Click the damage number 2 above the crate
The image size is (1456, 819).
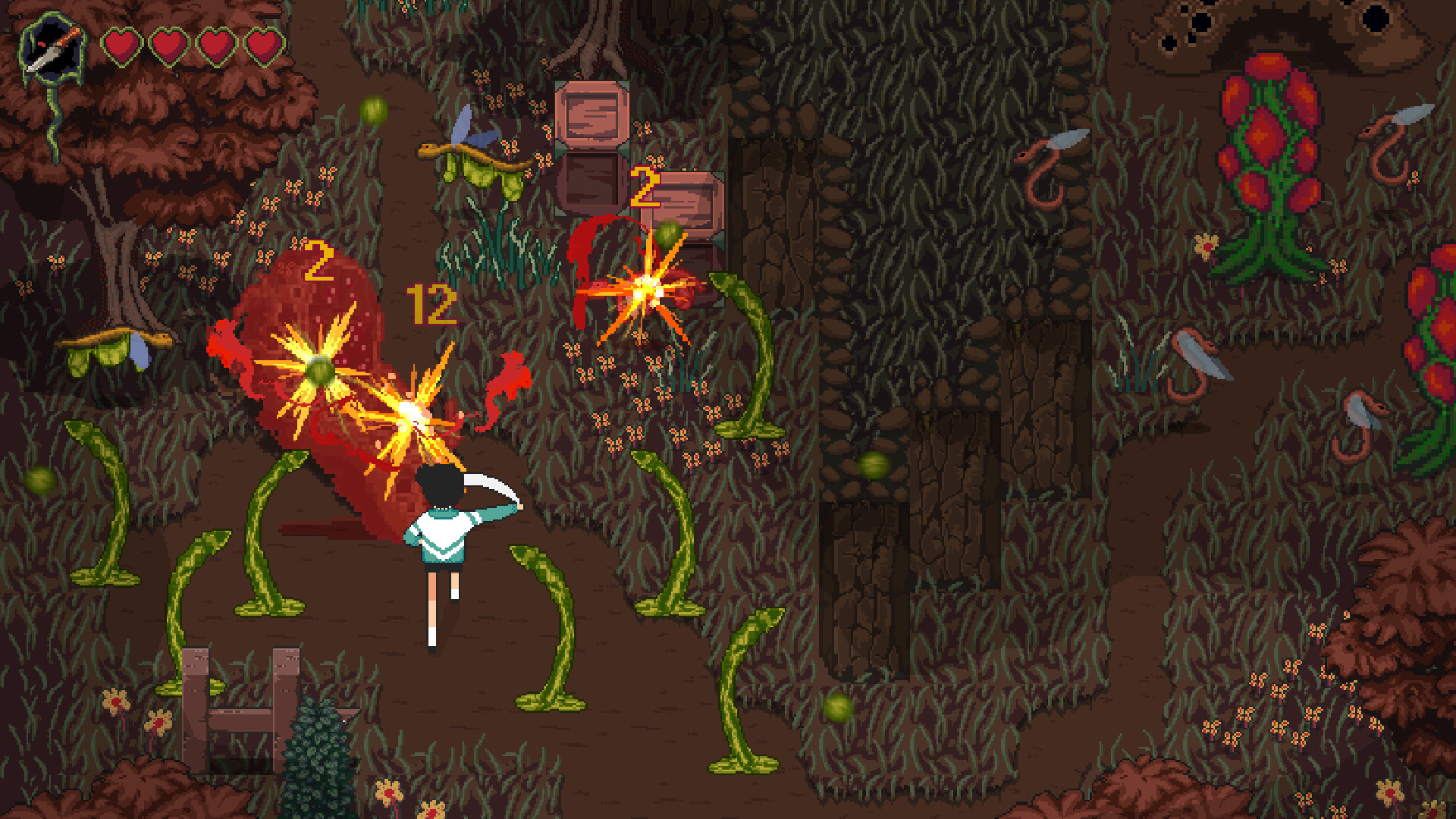click(x=645, y=188)
